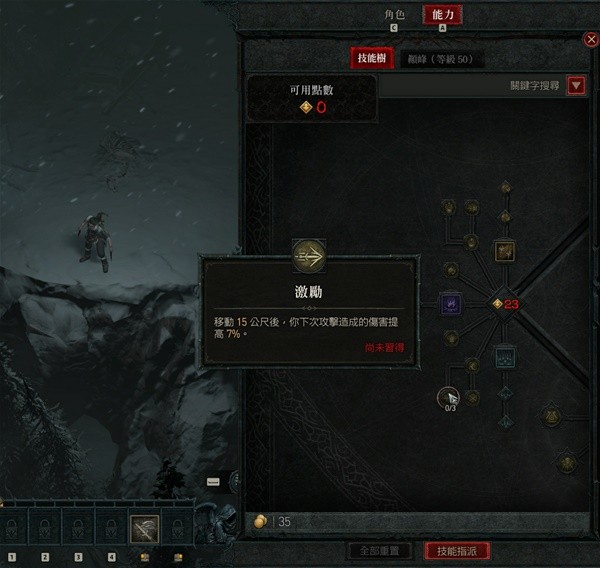Switch to the 角色 character tab
600x568 pixels.
[394, 15]
